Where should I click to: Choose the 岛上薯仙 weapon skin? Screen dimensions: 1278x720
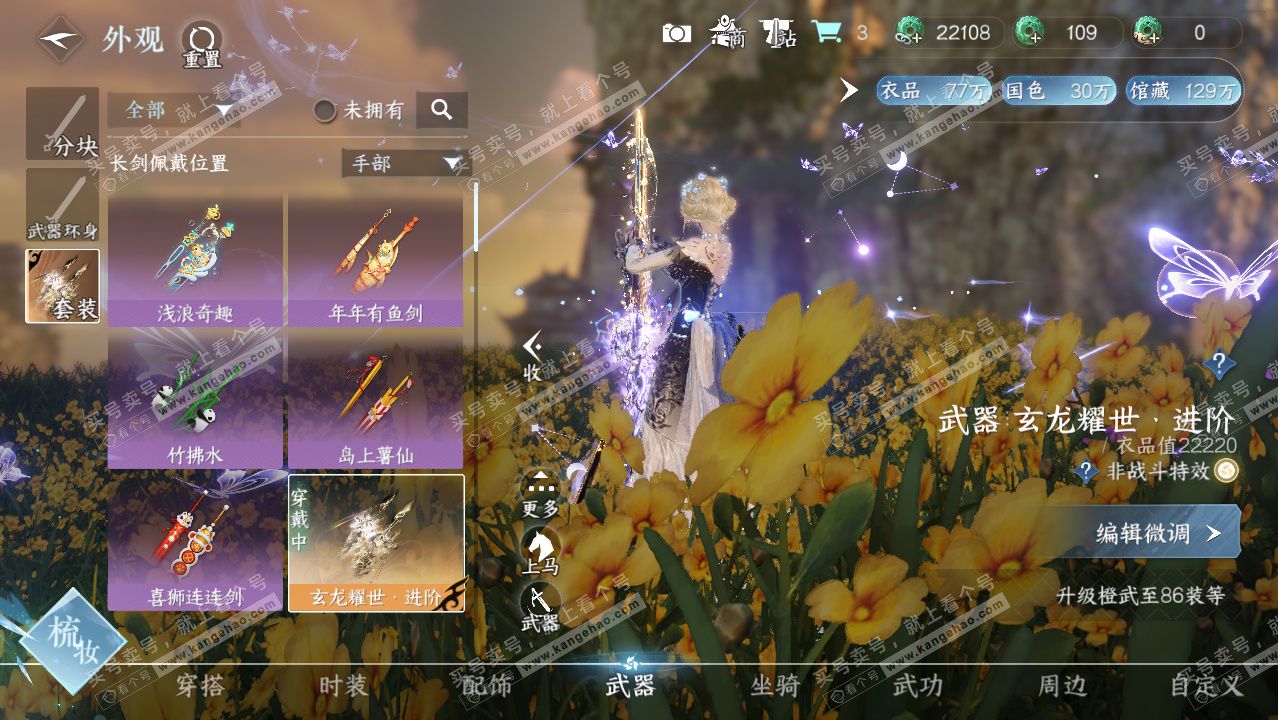point(375,402)
